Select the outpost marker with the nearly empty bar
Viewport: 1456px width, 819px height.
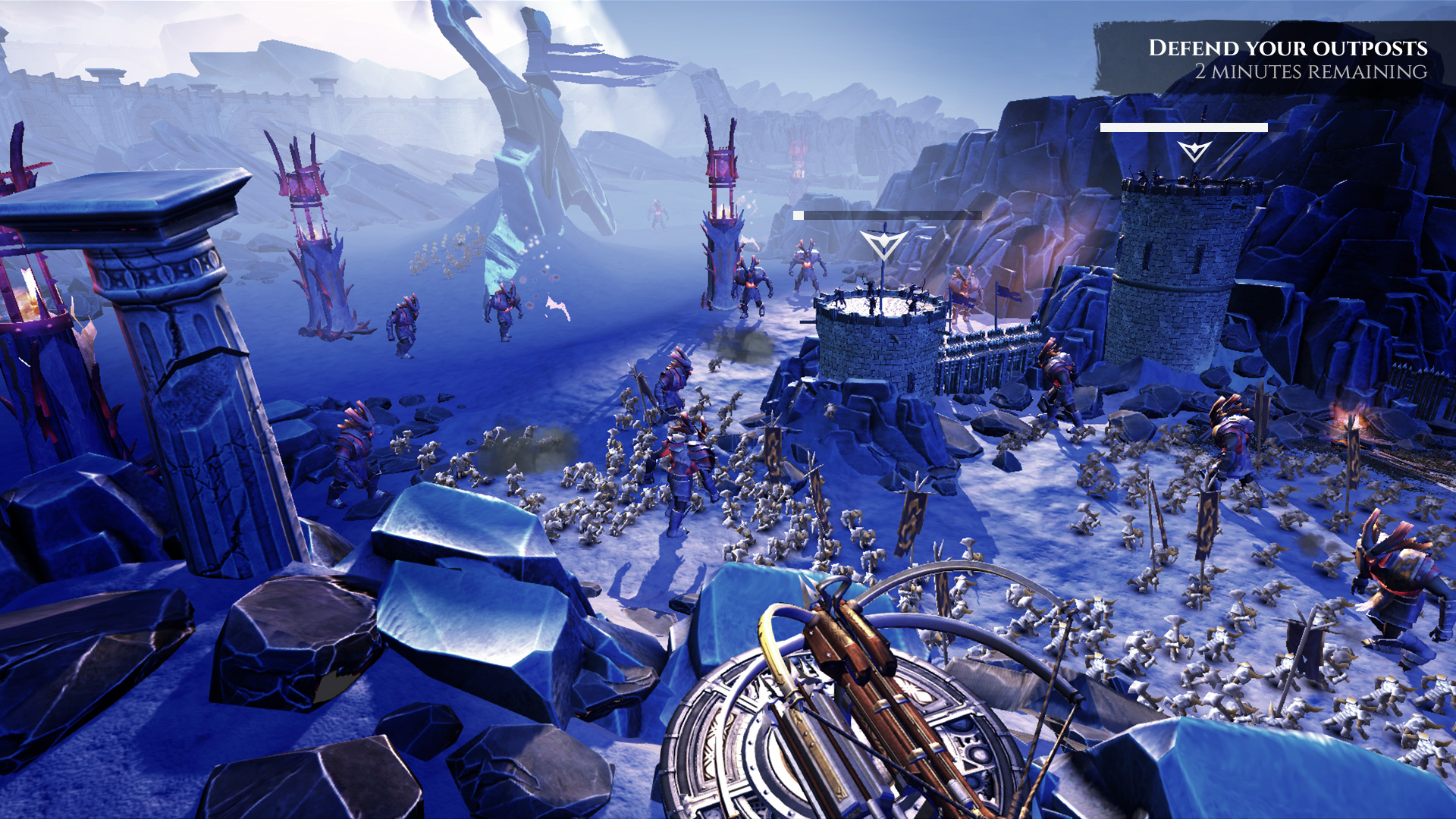(x=883, y=244)
